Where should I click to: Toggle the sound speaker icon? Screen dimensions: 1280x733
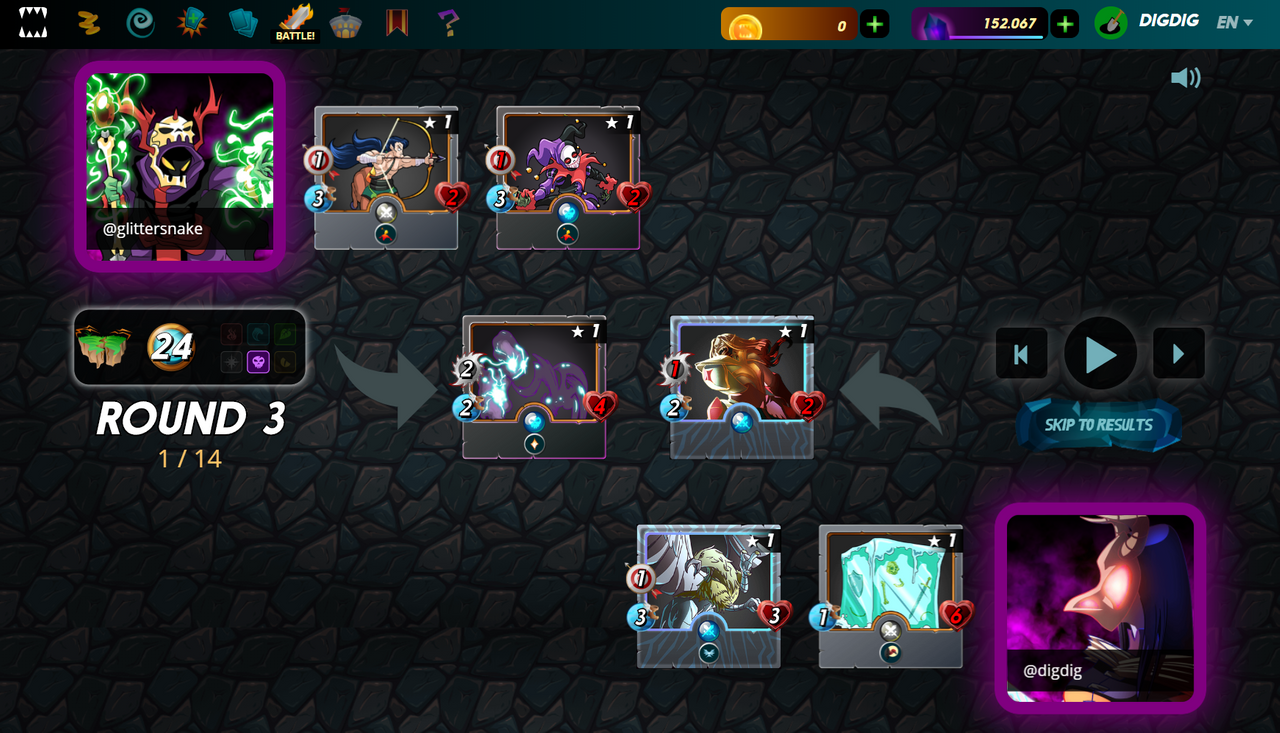click(x=1185, y=78)
